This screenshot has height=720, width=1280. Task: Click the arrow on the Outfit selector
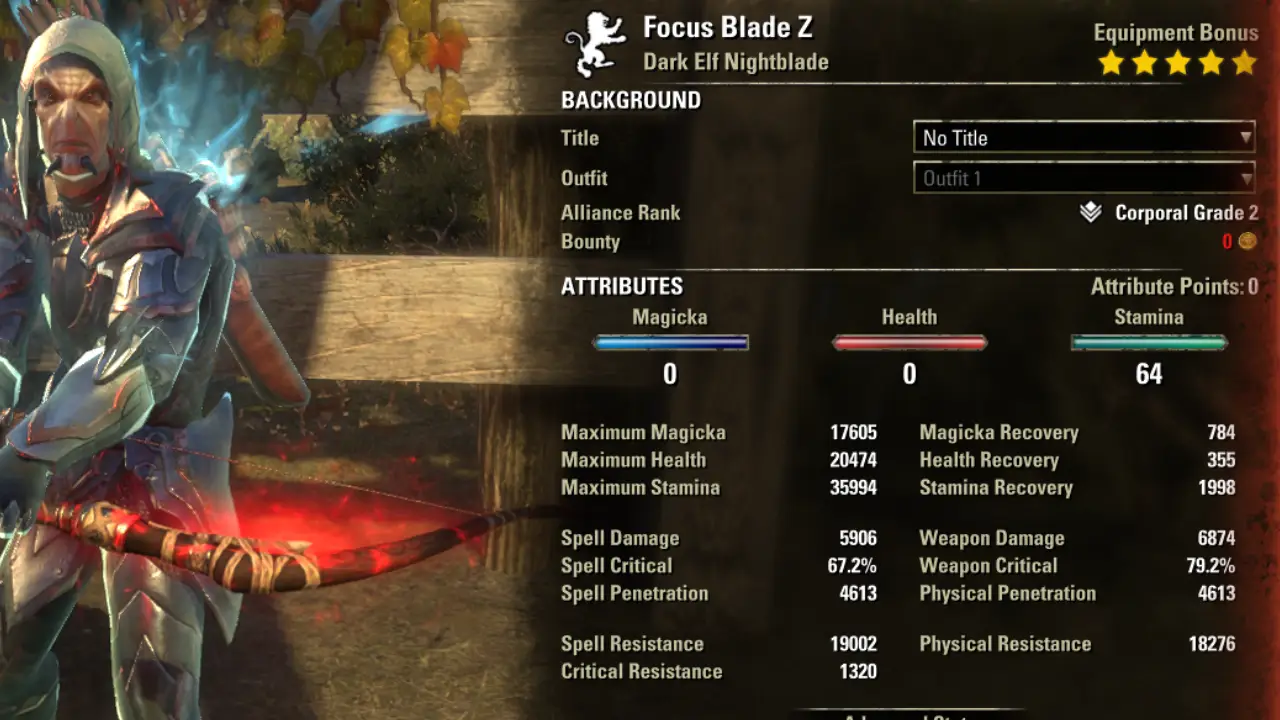(x=1248, y=178)
